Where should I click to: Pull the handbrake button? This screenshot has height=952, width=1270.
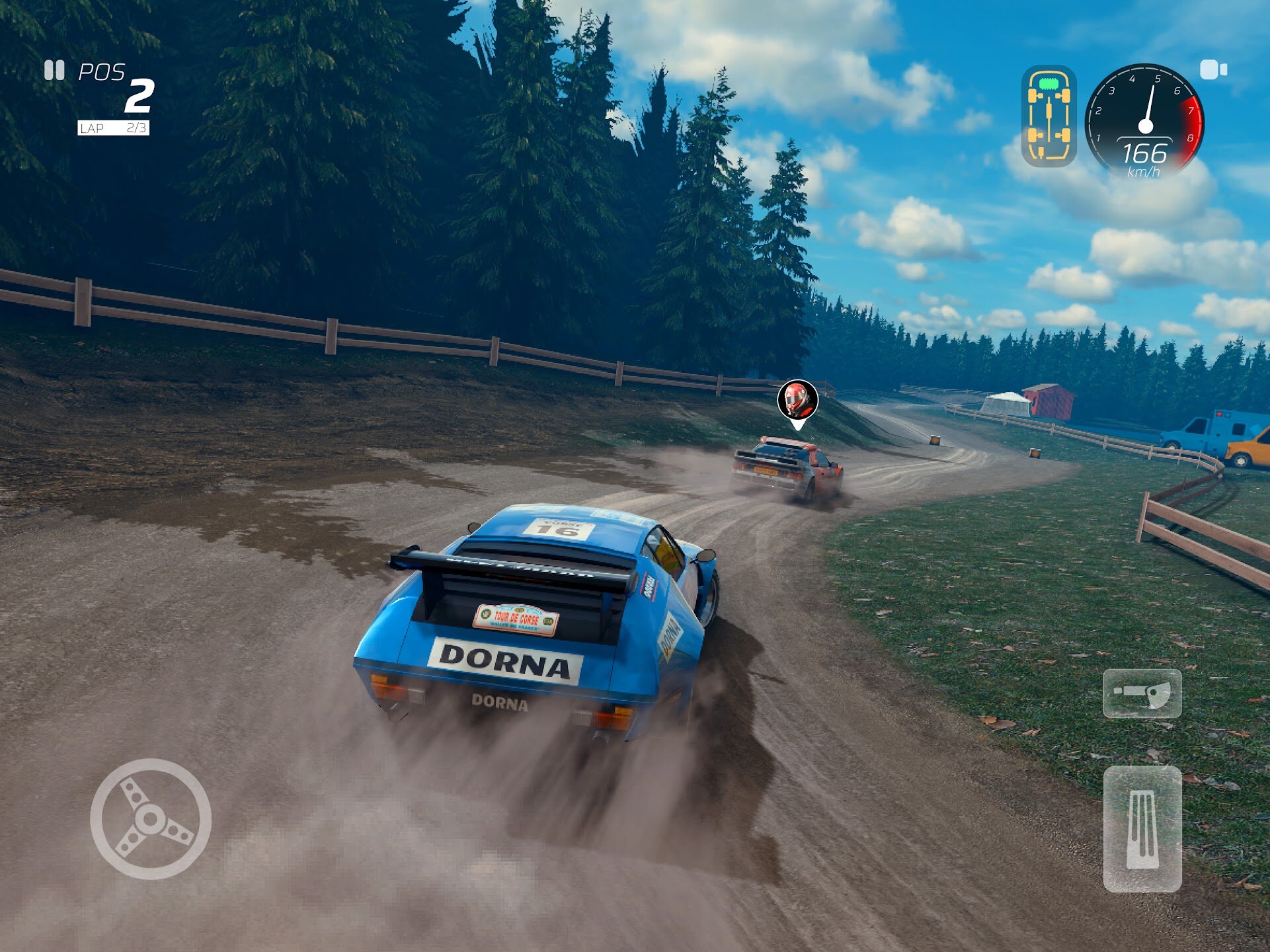(x=1142, y=693)
